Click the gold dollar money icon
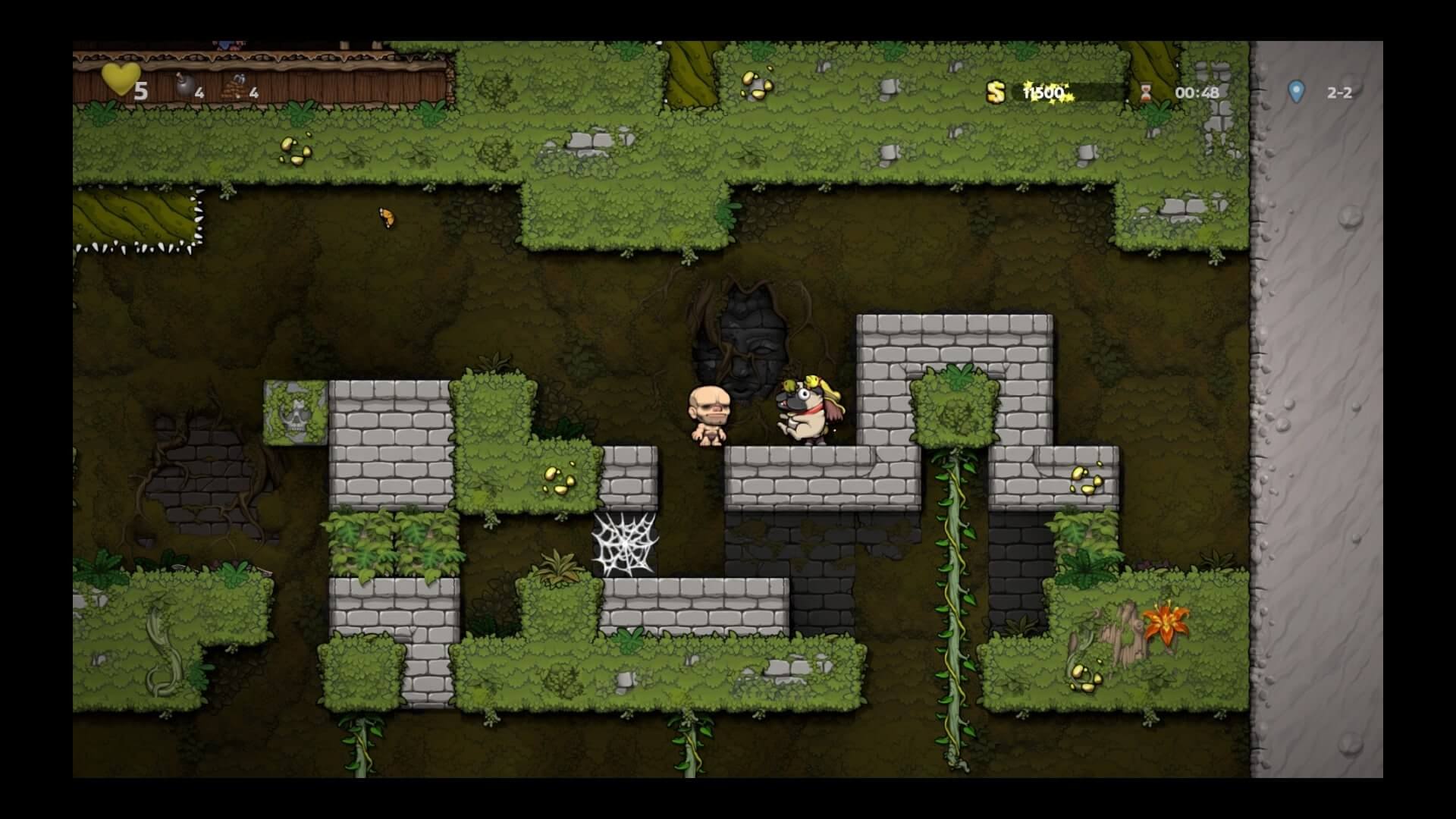 pos(995,93)
